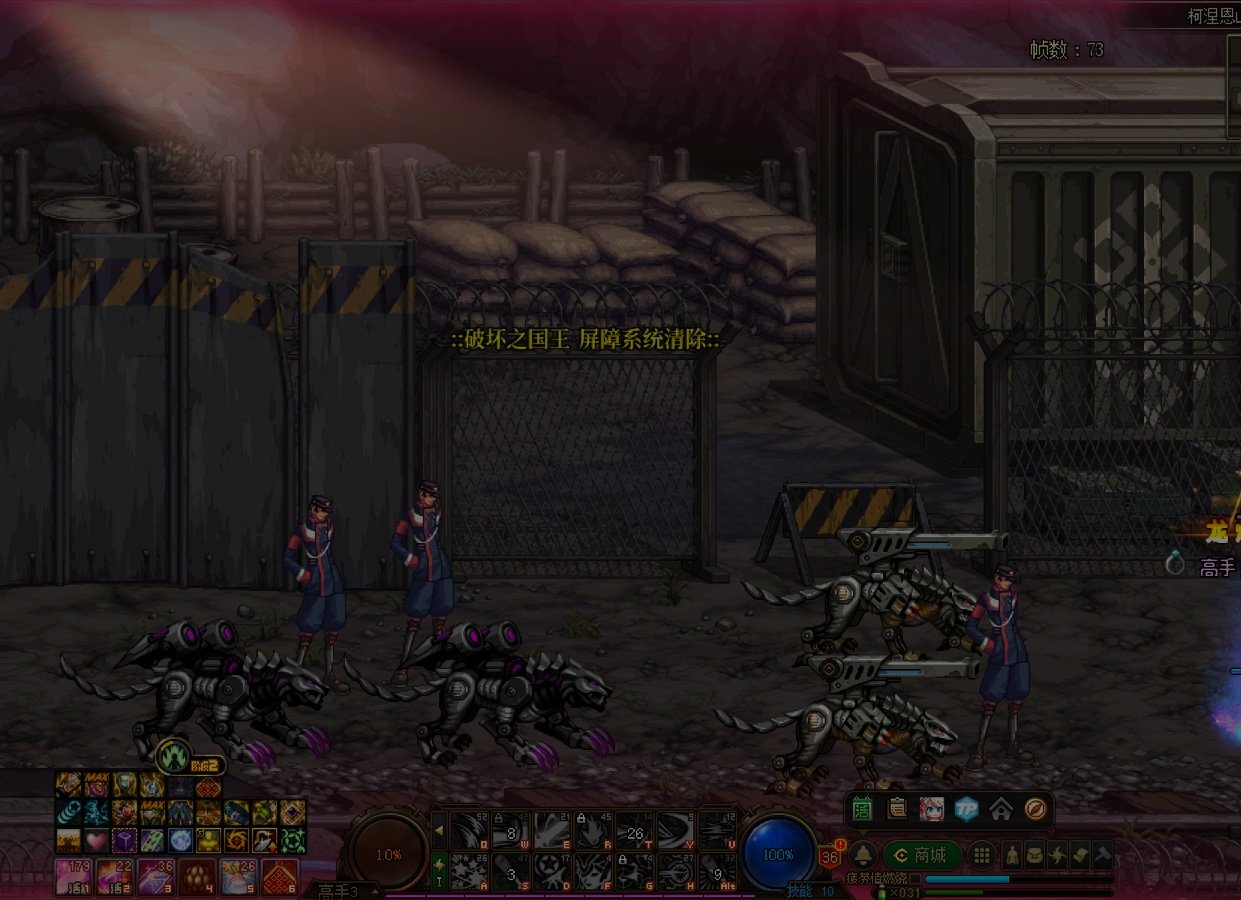Click the notification bell icon
Image resolution: width=1241 pixels, height=900 pixels.
(x=864, y=855)
